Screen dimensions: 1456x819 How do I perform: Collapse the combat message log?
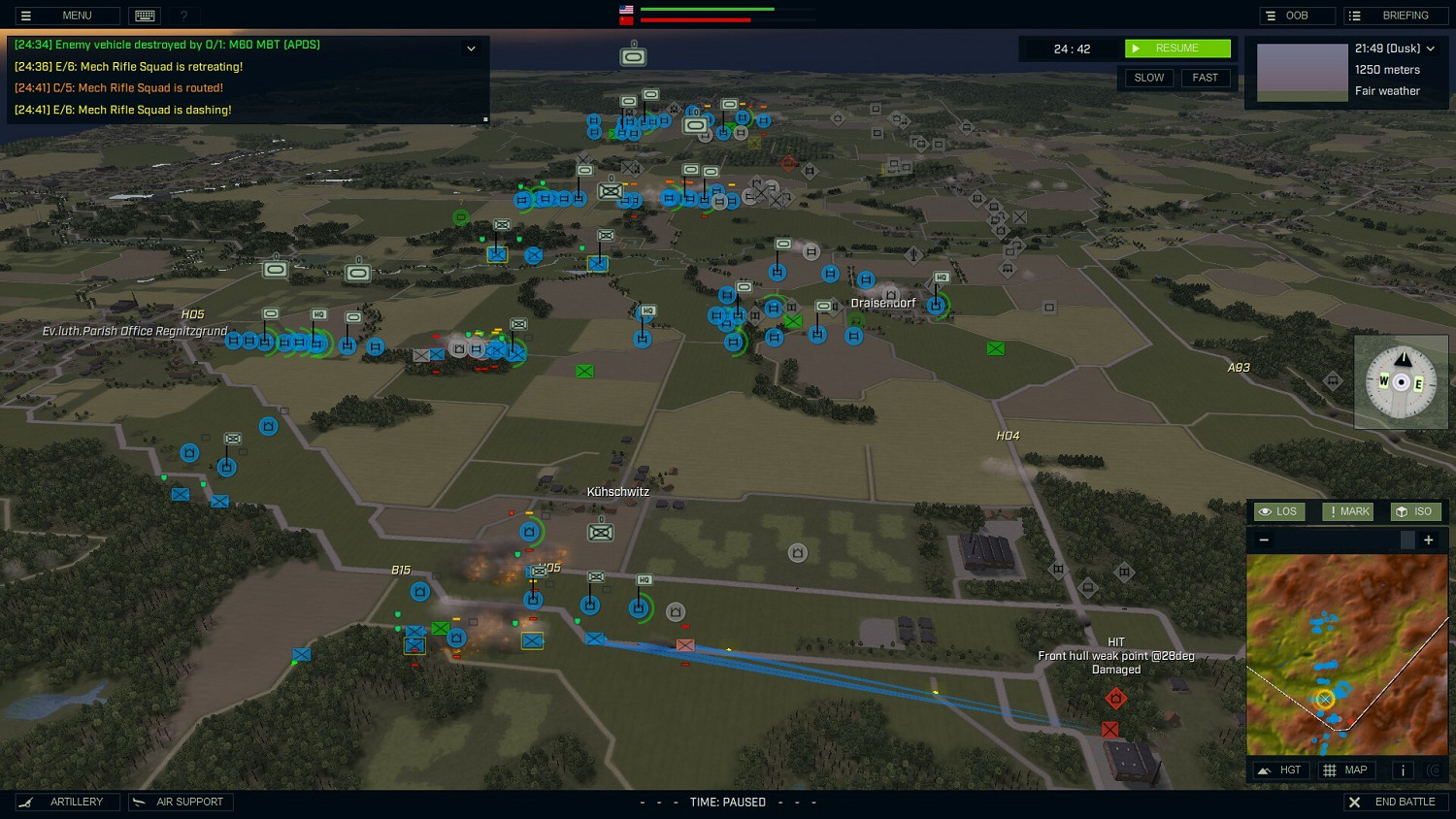[x=471, y=48]
